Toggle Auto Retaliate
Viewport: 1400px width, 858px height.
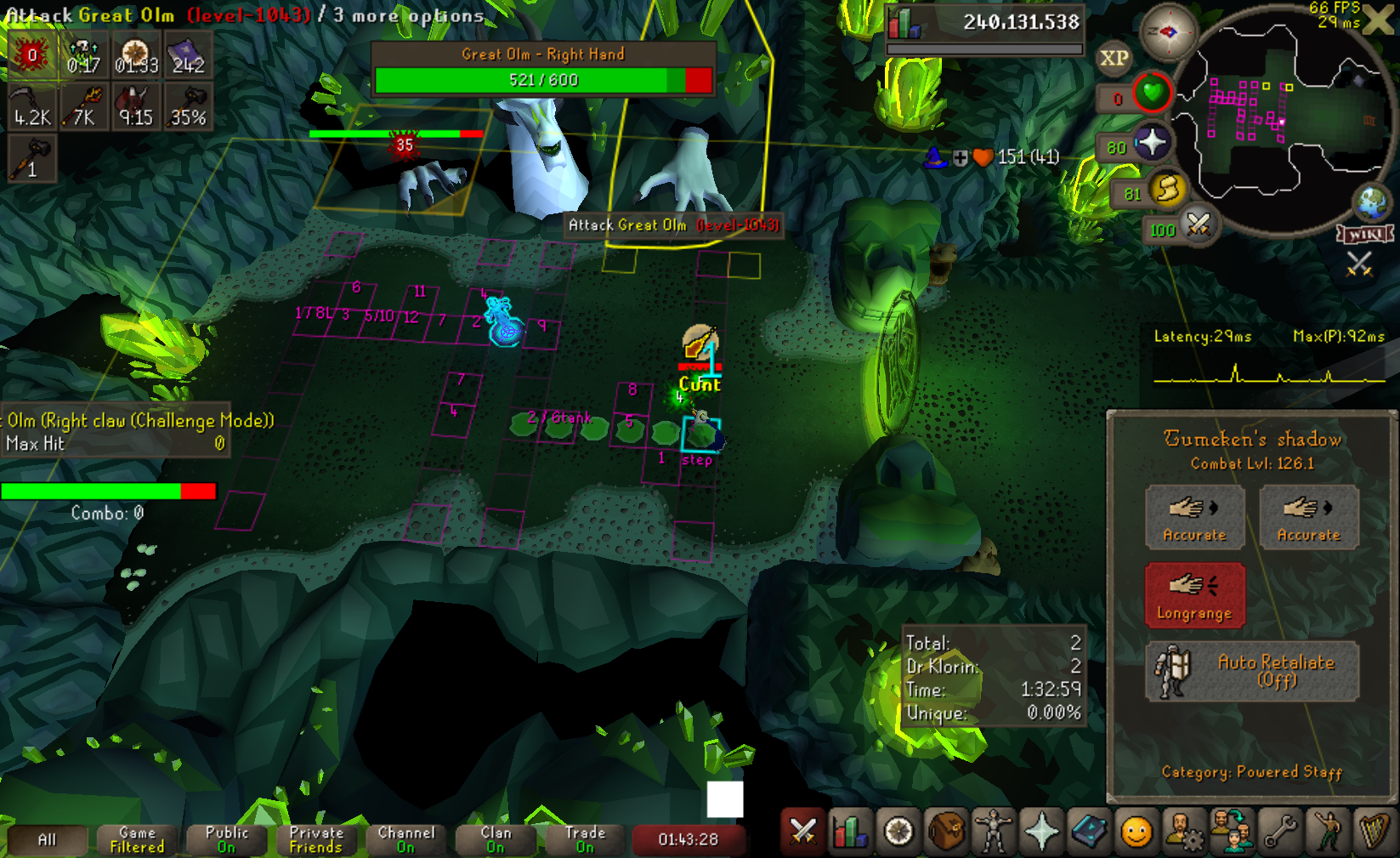[x=1252, y=671]
